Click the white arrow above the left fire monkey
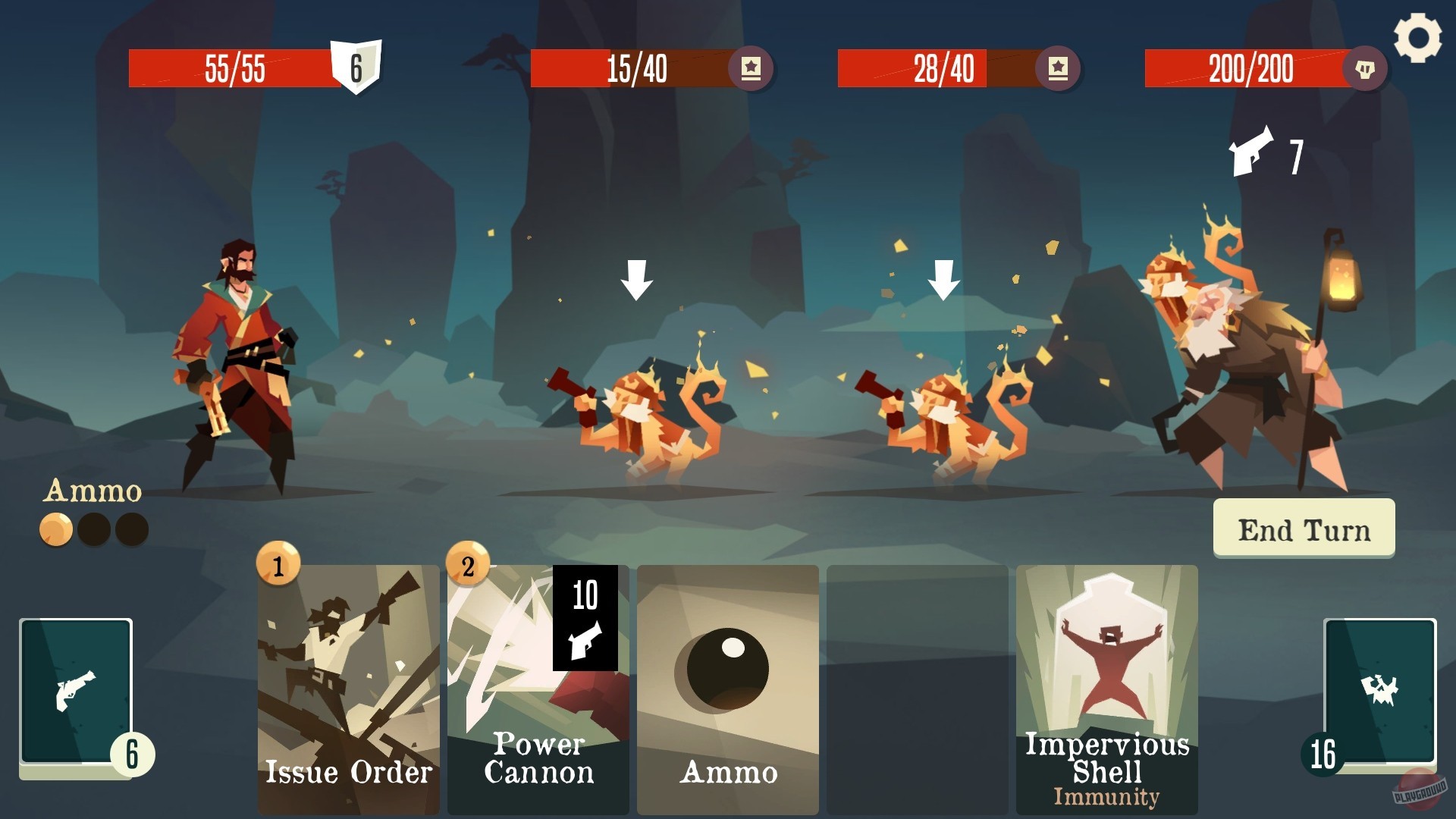Image resolution: width=1456 pixels, height=819 pixels. (637, 281)
